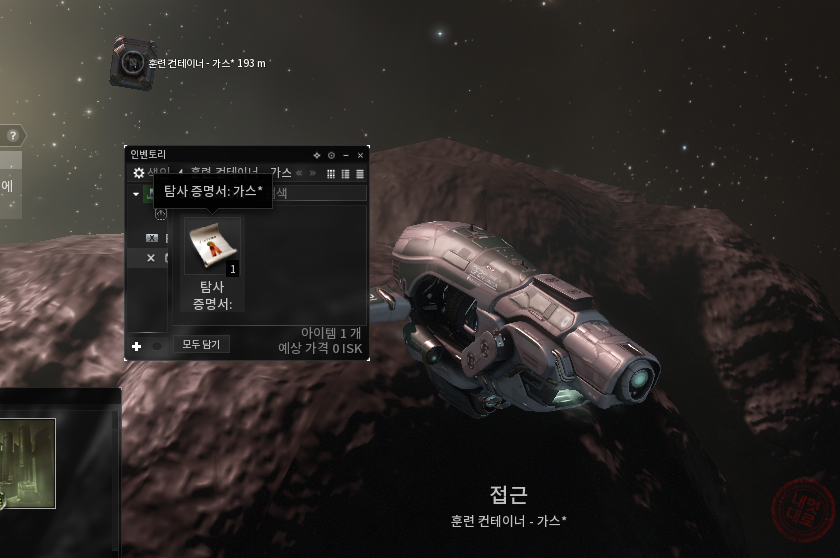Viewport: 840px width, 558px height.
Task: Minimize the inventory window
Action: (346, 155)
